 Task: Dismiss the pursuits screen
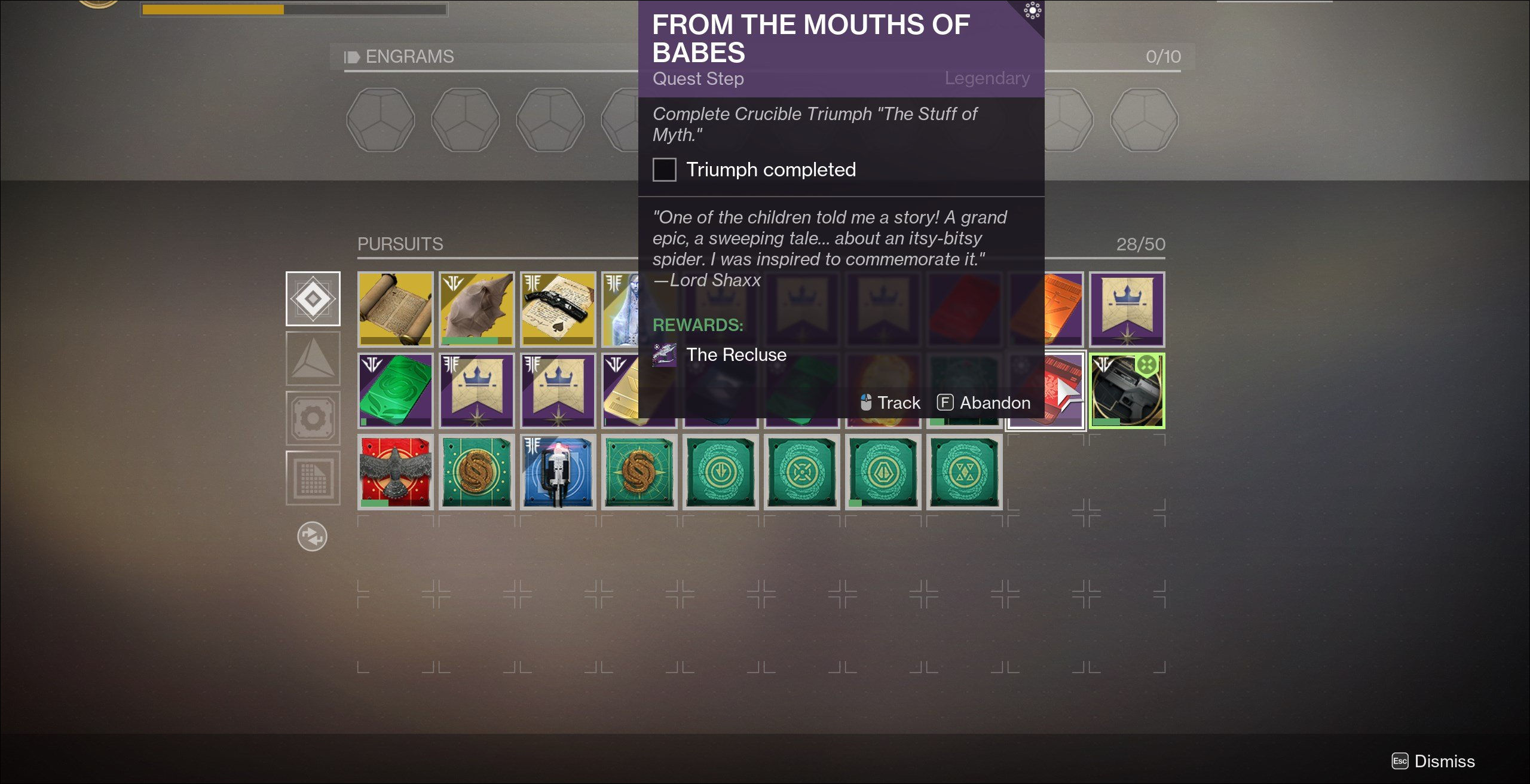tap(1433, 761)
